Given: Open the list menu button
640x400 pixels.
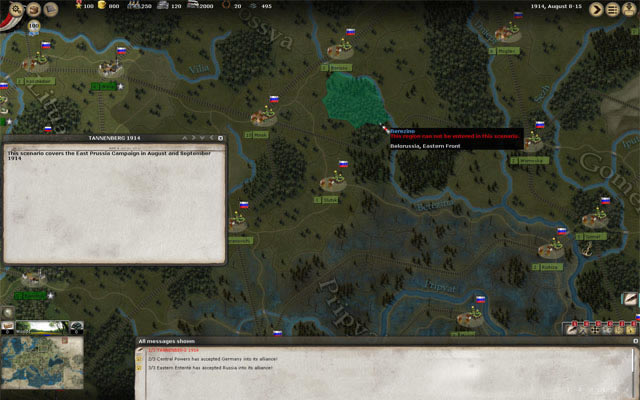Looking at the screenshot, I should (613, 9).
